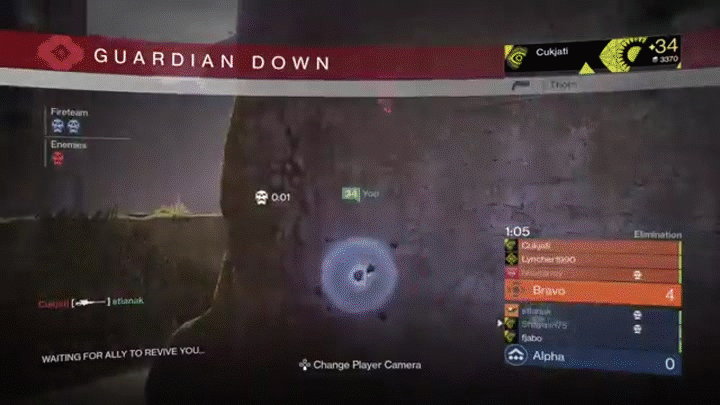Click the Thorn weapon label
This screenshot has height=405, width=720.
tap(560, 85)
